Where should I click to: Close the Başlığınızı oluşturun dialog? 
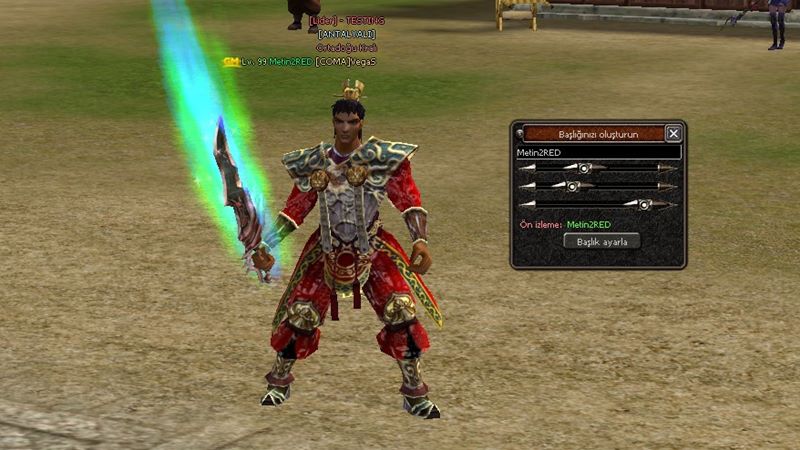(674, 133)
